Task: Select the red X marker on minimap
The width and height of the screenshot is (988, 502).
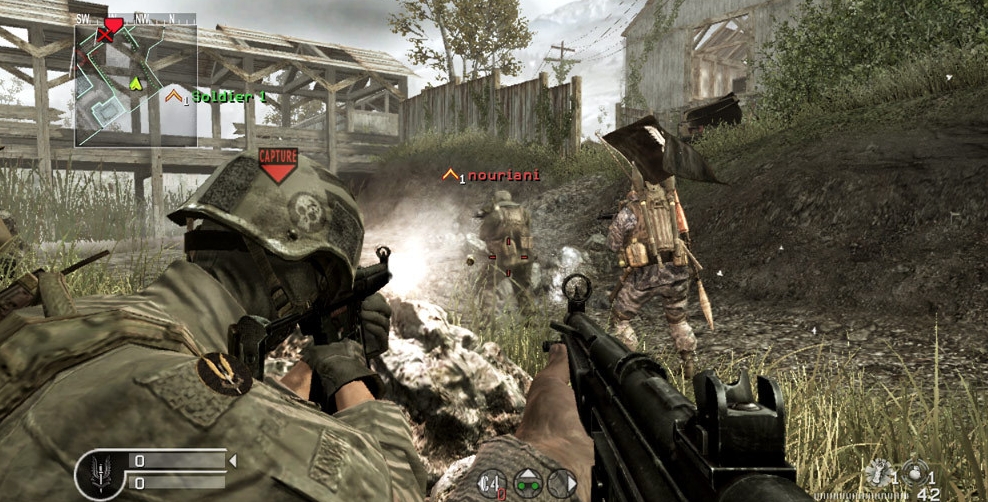Action: (104, 35)
